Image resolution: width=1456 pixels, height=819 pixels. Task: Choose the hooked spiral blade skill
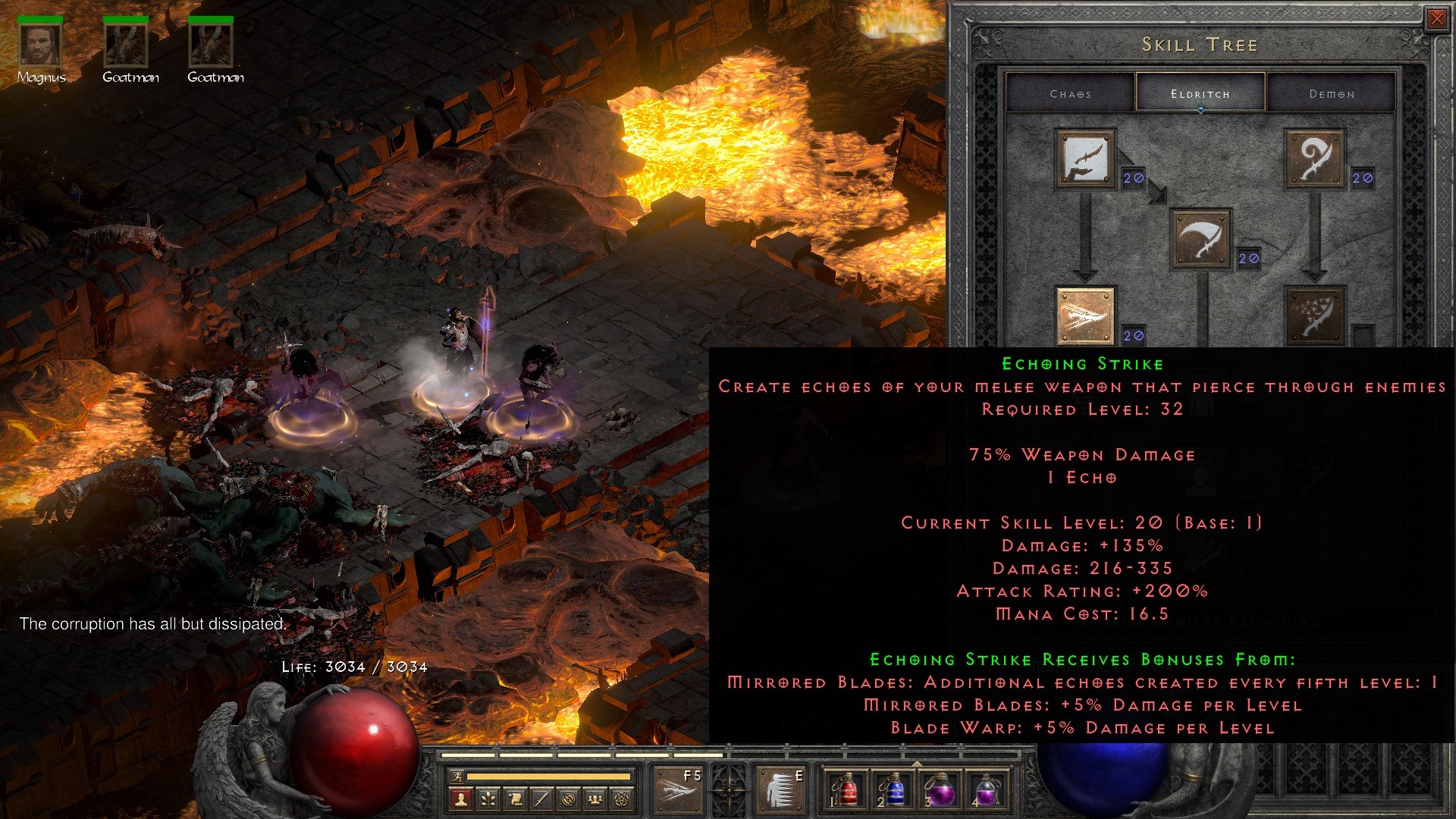[x=1314, y=159]
